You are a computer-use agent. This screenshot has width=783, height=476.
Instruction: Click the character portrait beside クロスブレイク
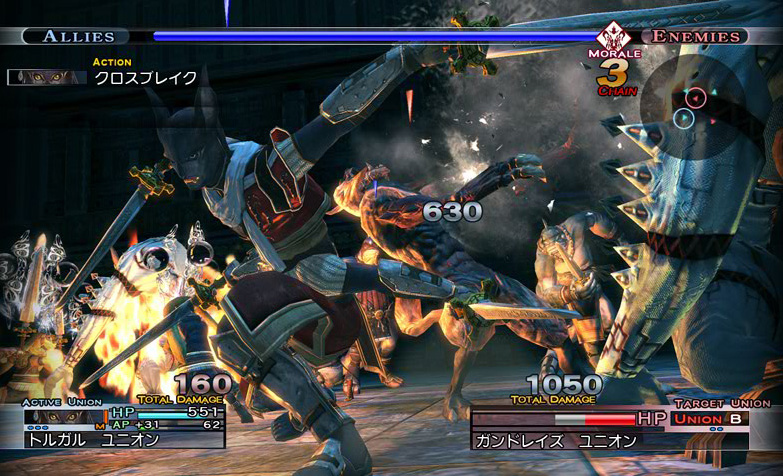[47, 77]
